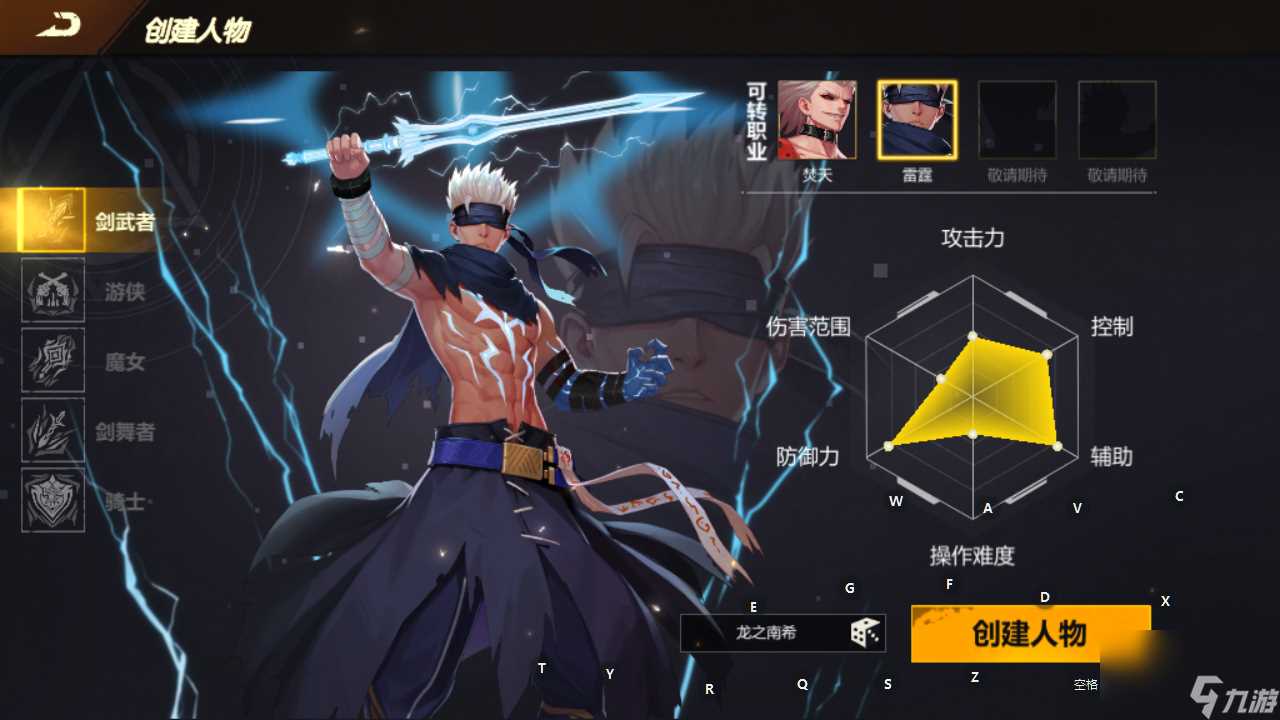The width and height of the screenshot is (1280, 720).
Task: Click the second 敬请期待 locked slot
Action: point(1116,117)
